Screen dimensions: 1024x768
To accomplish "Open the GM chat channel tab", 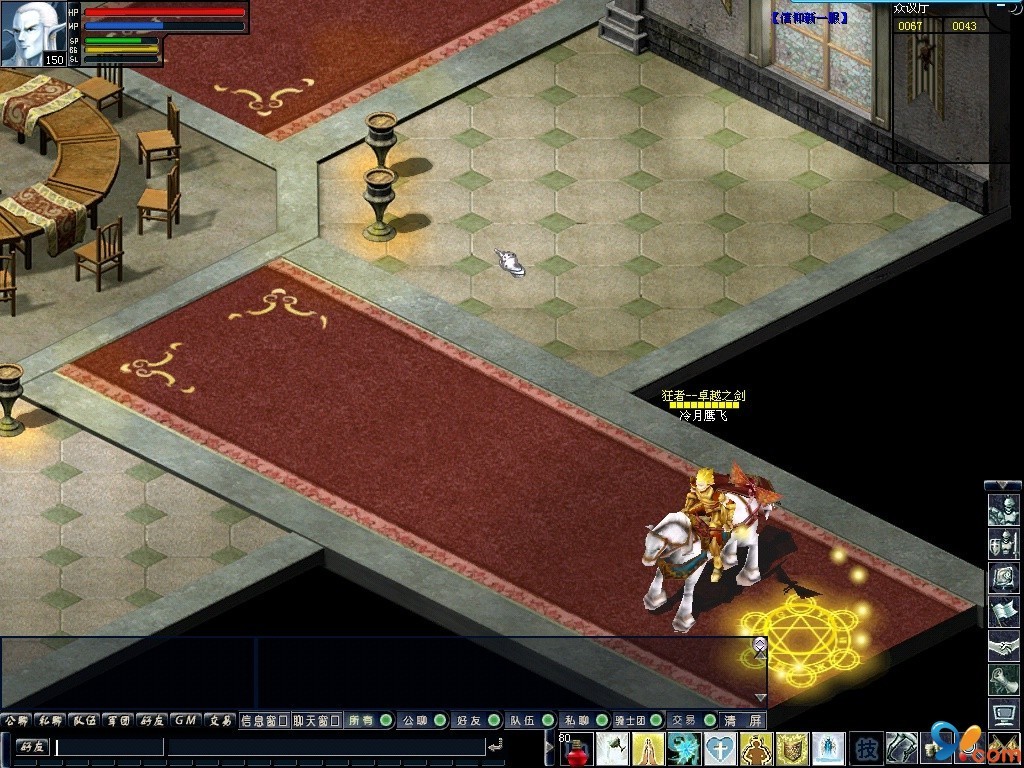I will click(x=184, y=720).
